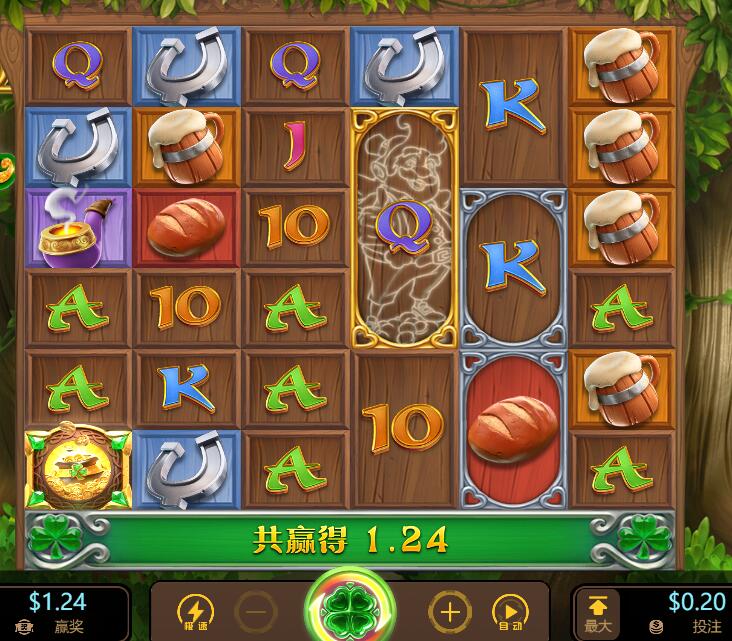
Task: Open the win history icon beside 赢奖
Action: coord(21,627)
